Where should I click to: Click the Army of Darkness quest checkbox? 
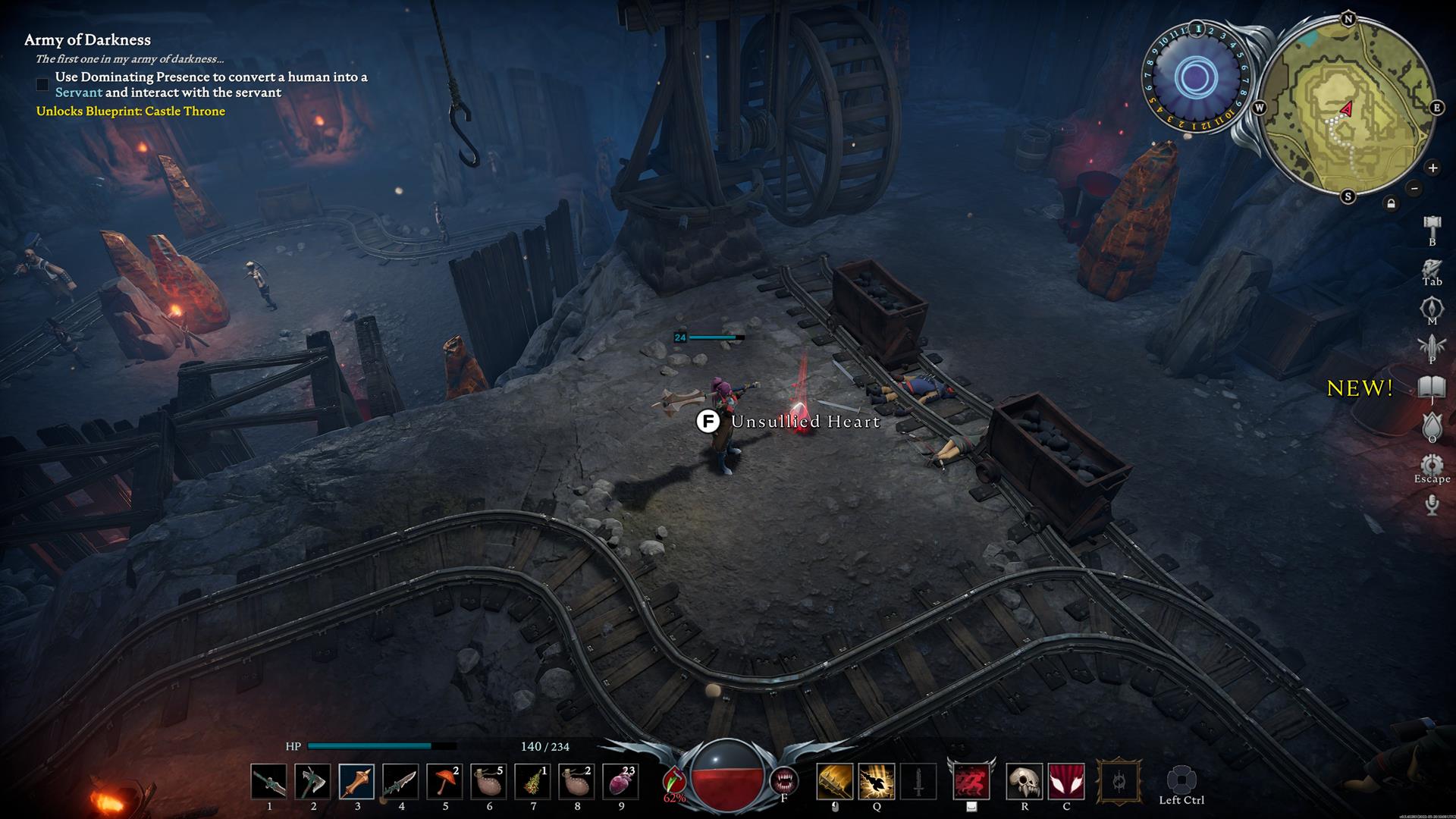click(x=42, y=84)
